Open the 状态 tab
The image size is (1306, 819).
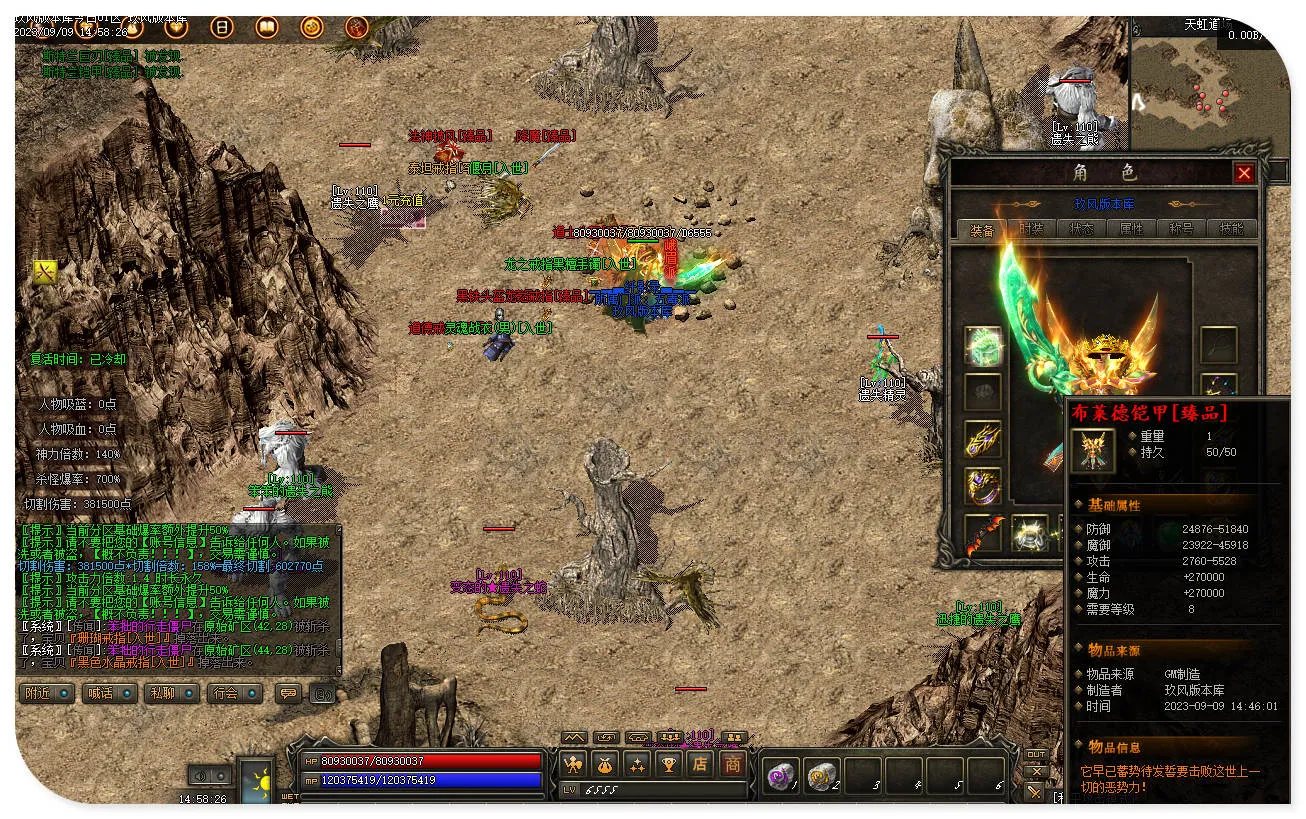coord(1081,229)
